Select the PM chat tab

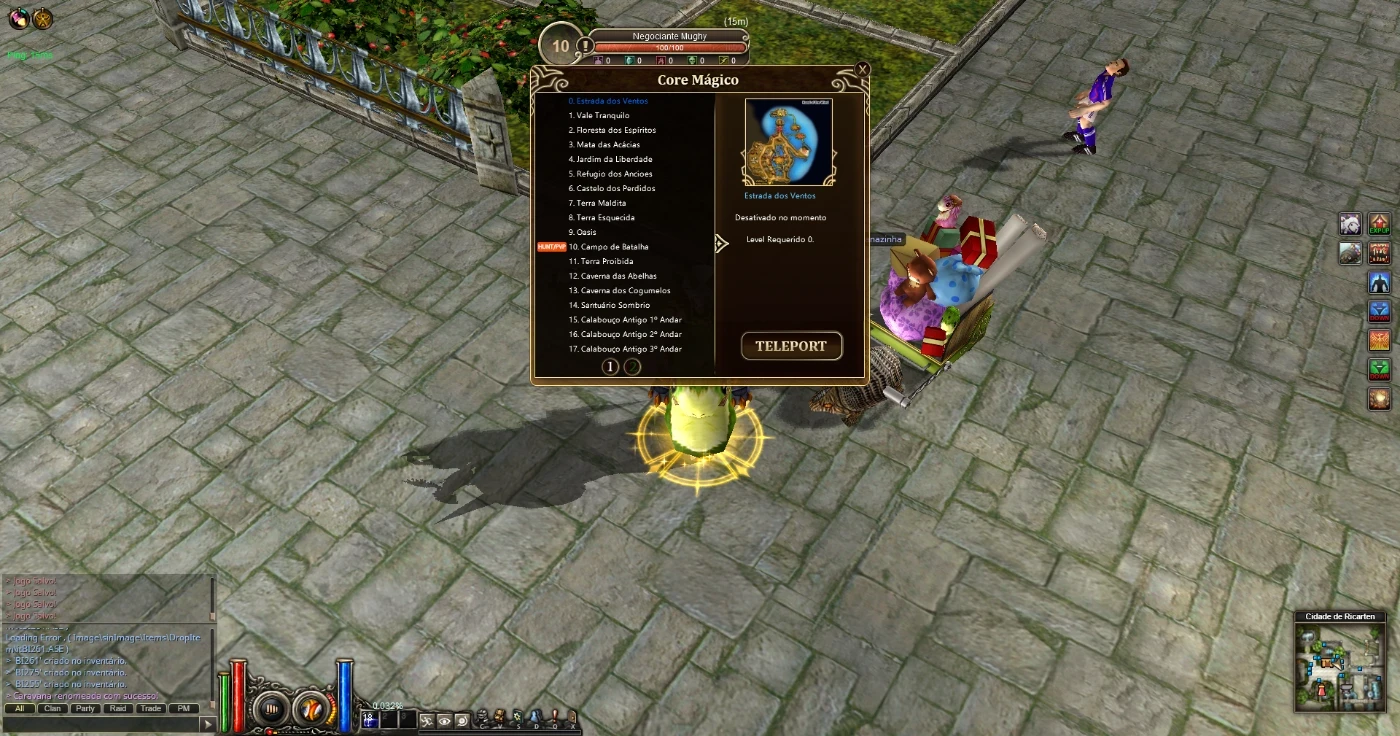click(x=183, y=708)
